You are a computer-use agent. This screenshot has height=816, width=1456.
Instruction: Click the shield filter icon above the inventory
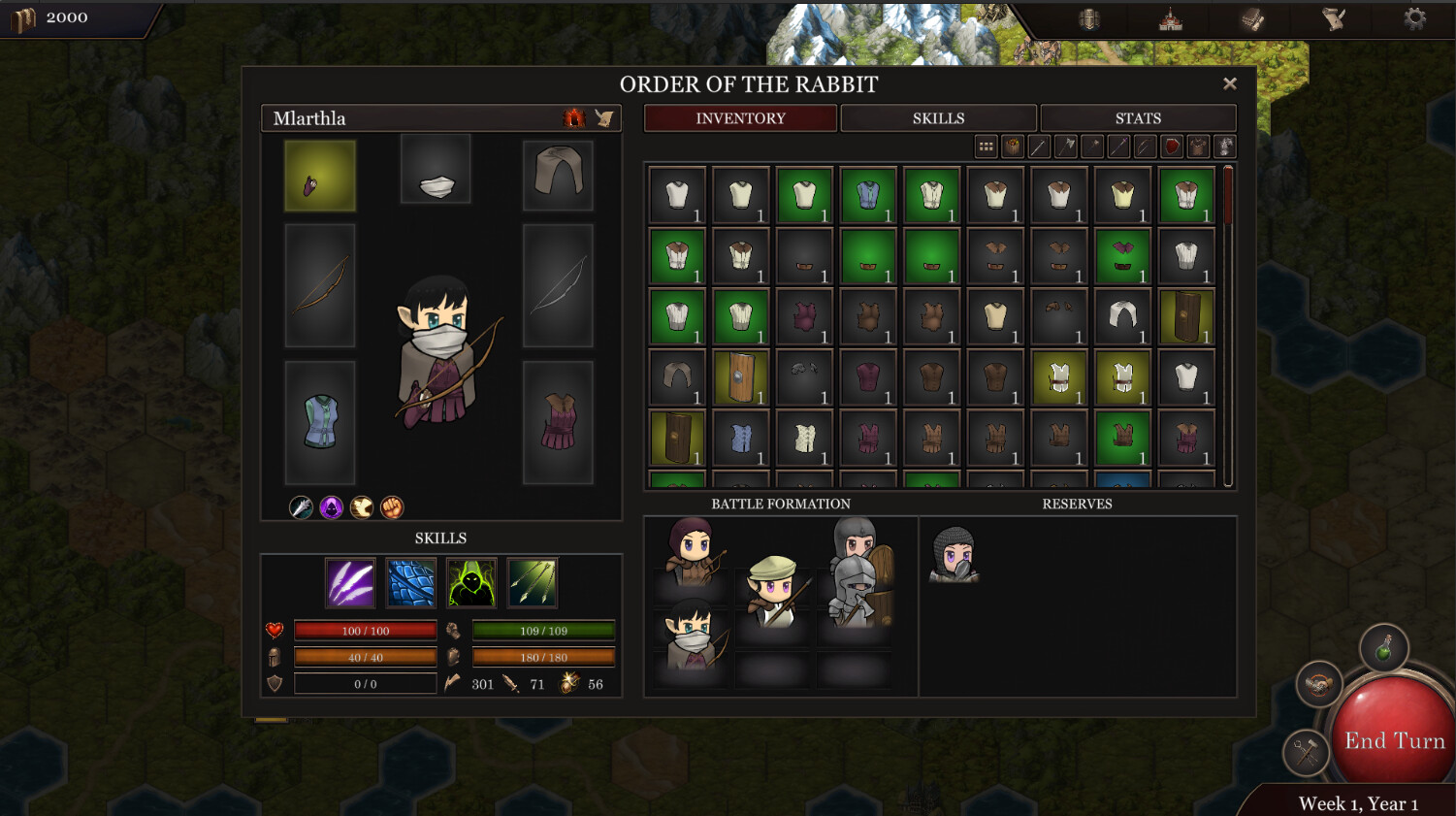click(x=1173, y=147)
